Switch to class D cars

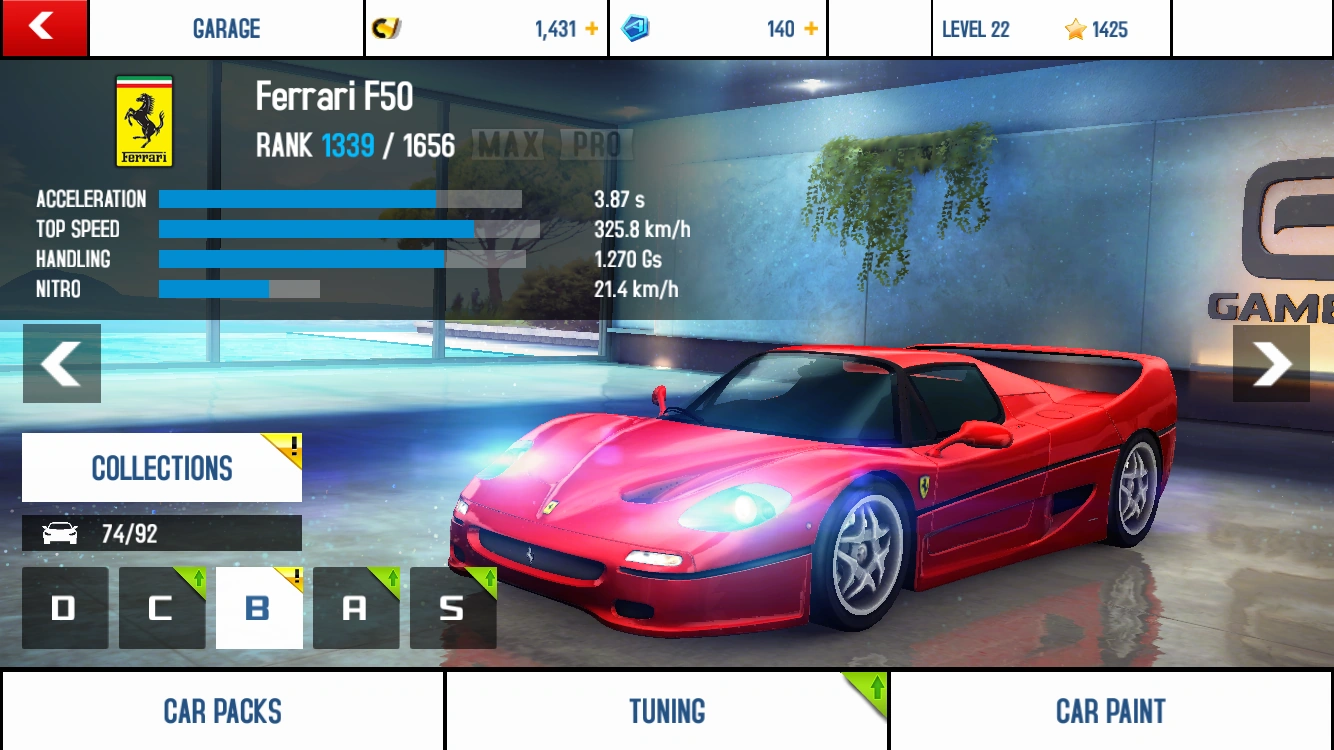pyautogui.click(x=65, y=608)
